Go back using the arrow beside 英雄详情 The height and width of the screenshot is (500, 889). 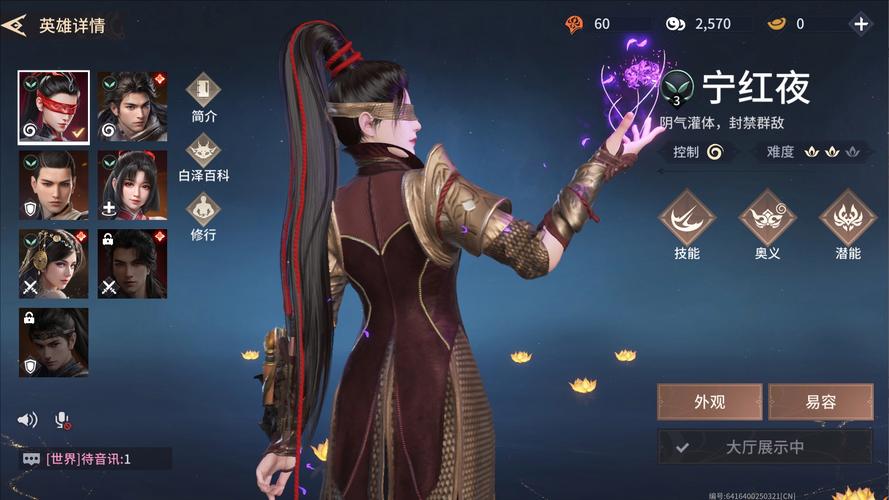(x=14, y=25)
